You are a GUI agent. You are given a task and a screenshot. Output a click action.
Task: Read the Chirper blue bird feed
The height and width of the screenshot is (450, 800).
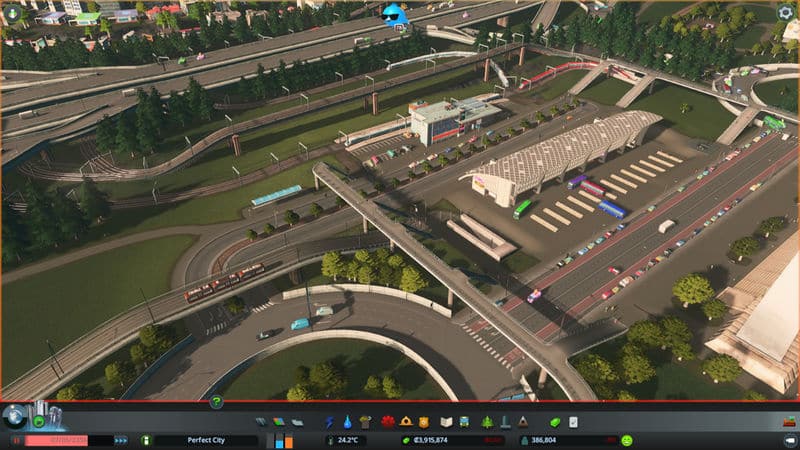pos(395,14)
